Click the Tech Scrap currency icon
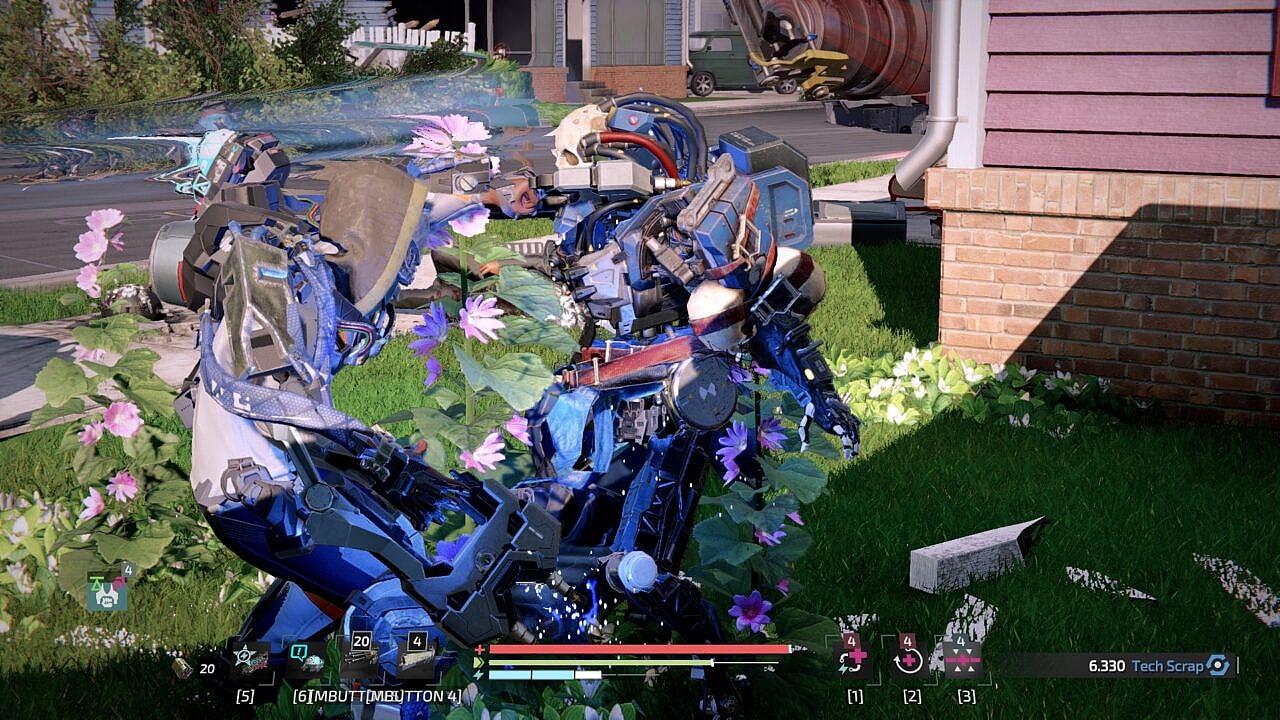Screen dimensions: 1280x720 point(1217,665)
